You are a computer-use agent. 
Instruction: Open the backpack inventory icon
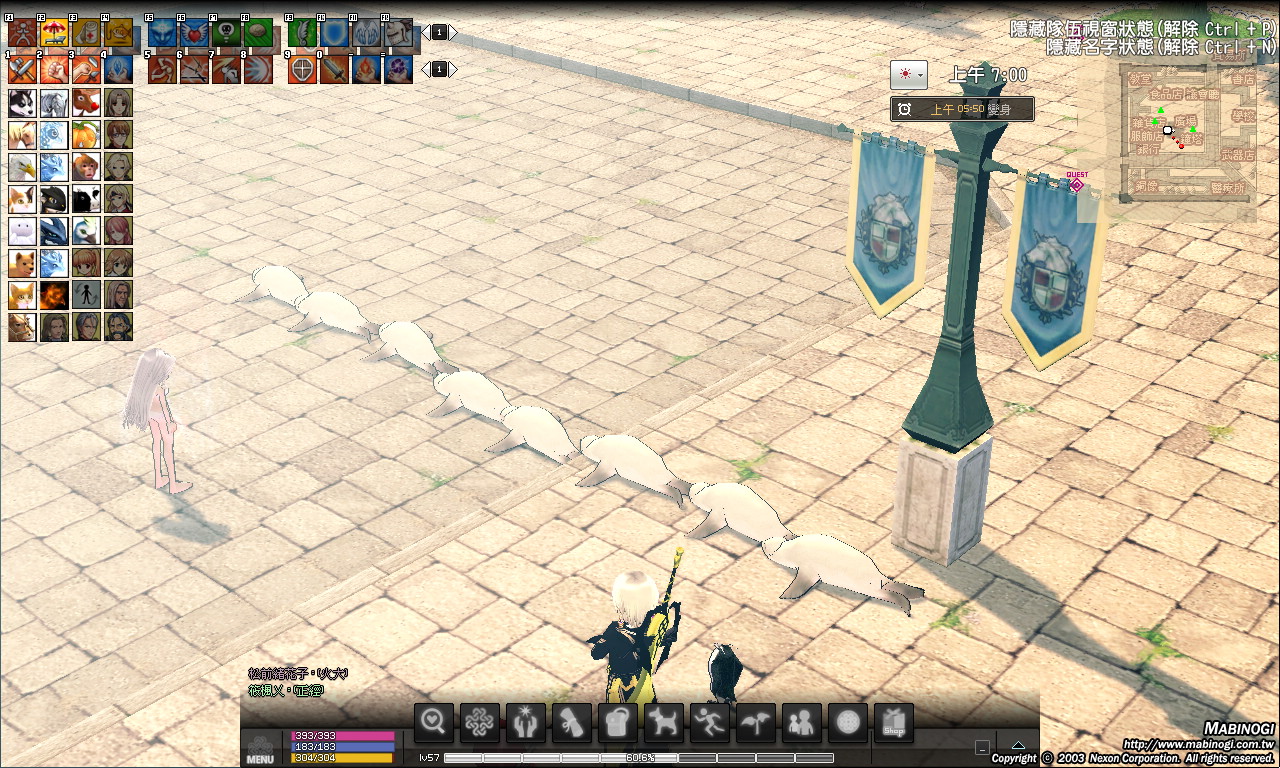616,723
